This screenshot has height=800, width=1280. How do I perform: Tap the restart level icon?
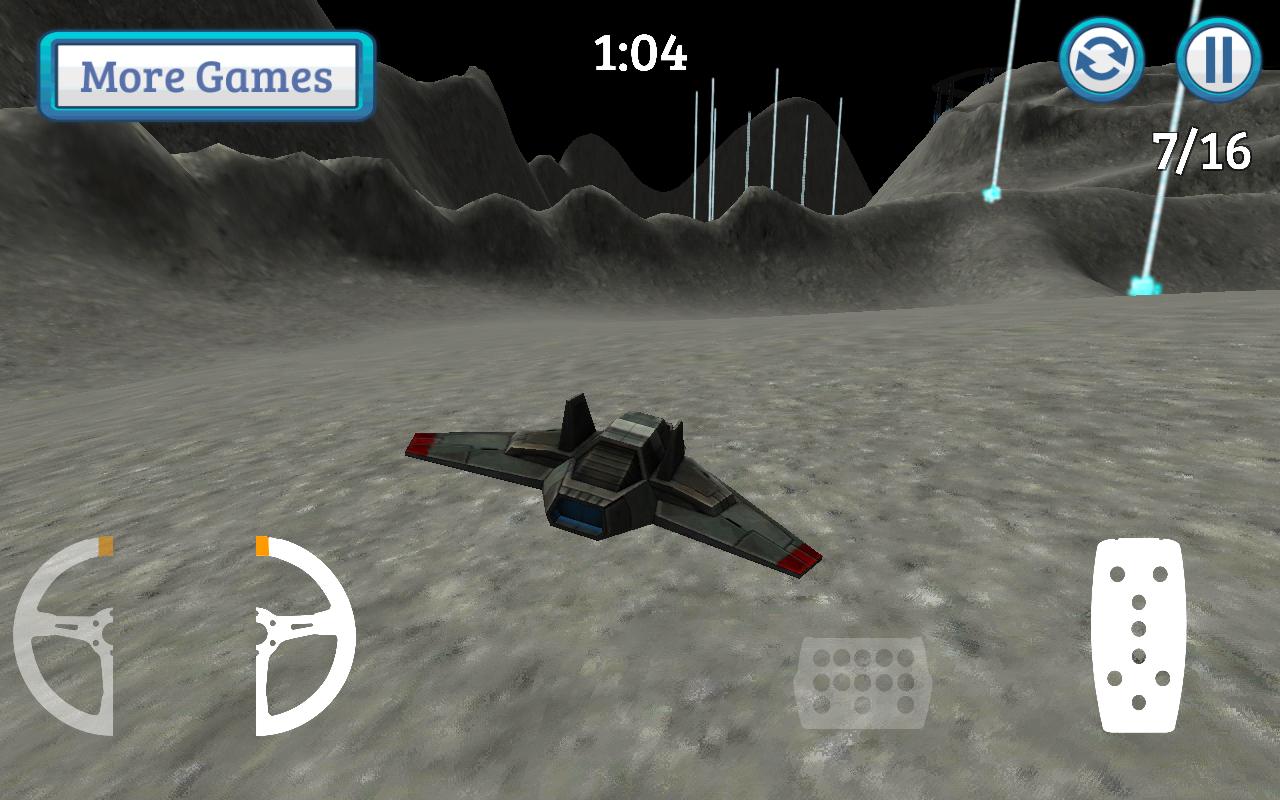point(1104,60)
